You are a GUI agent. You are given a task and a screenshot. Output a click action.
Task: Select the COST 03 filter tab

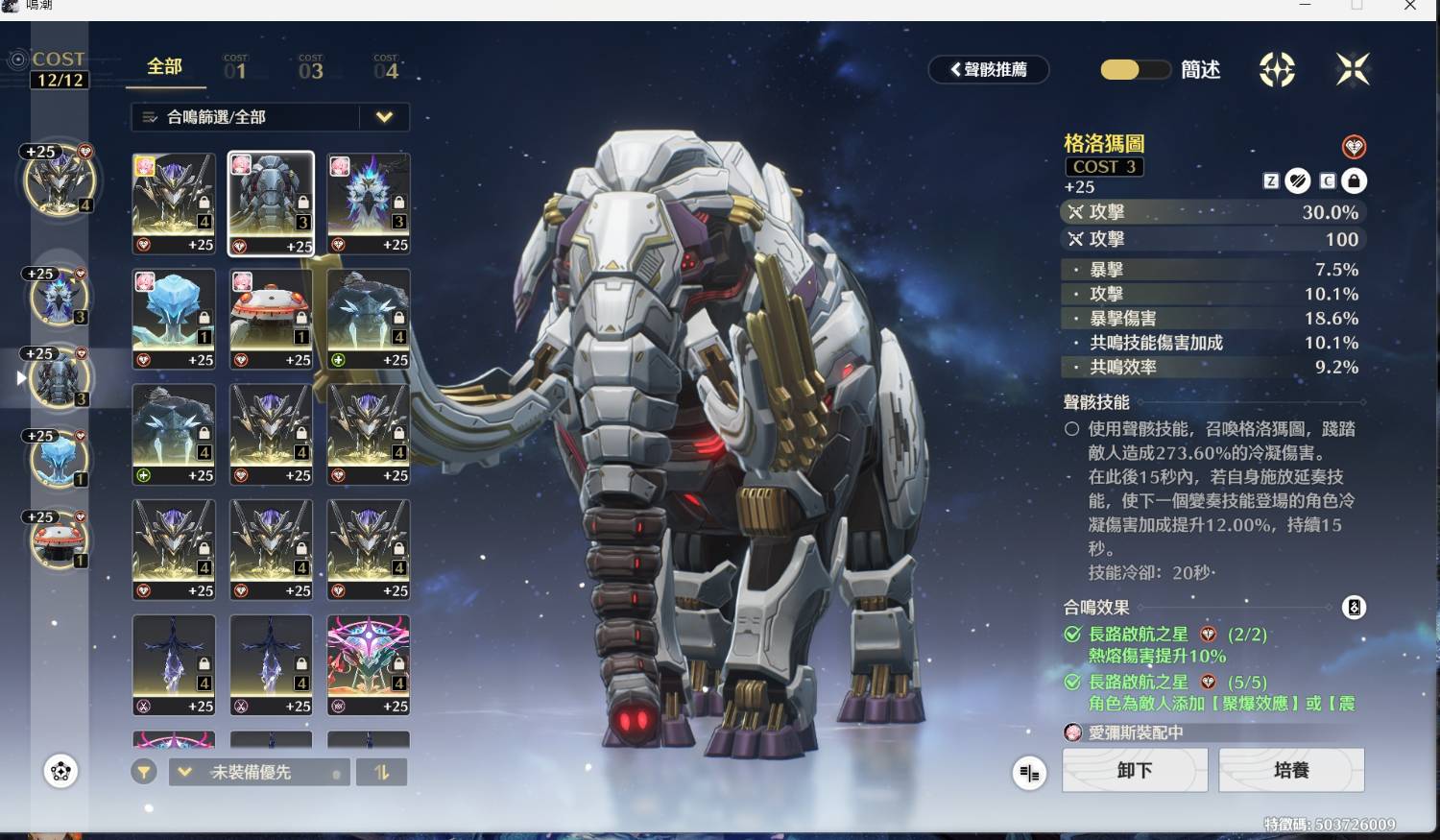coord(310,67)
